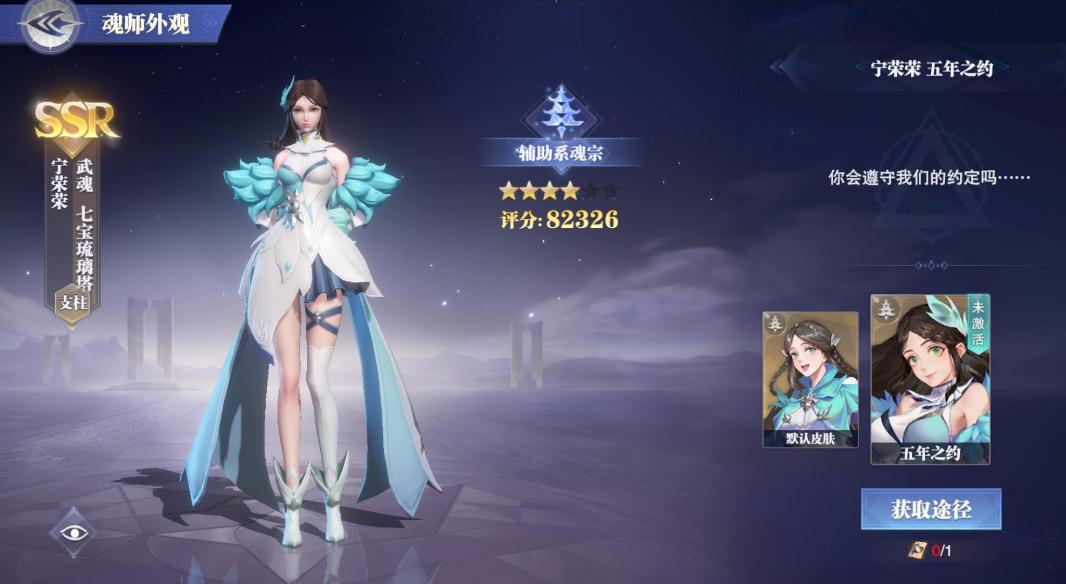Screen dimensions: 1066x584
Task: Toggle the eye visibility icon
Action: [75, 532]
